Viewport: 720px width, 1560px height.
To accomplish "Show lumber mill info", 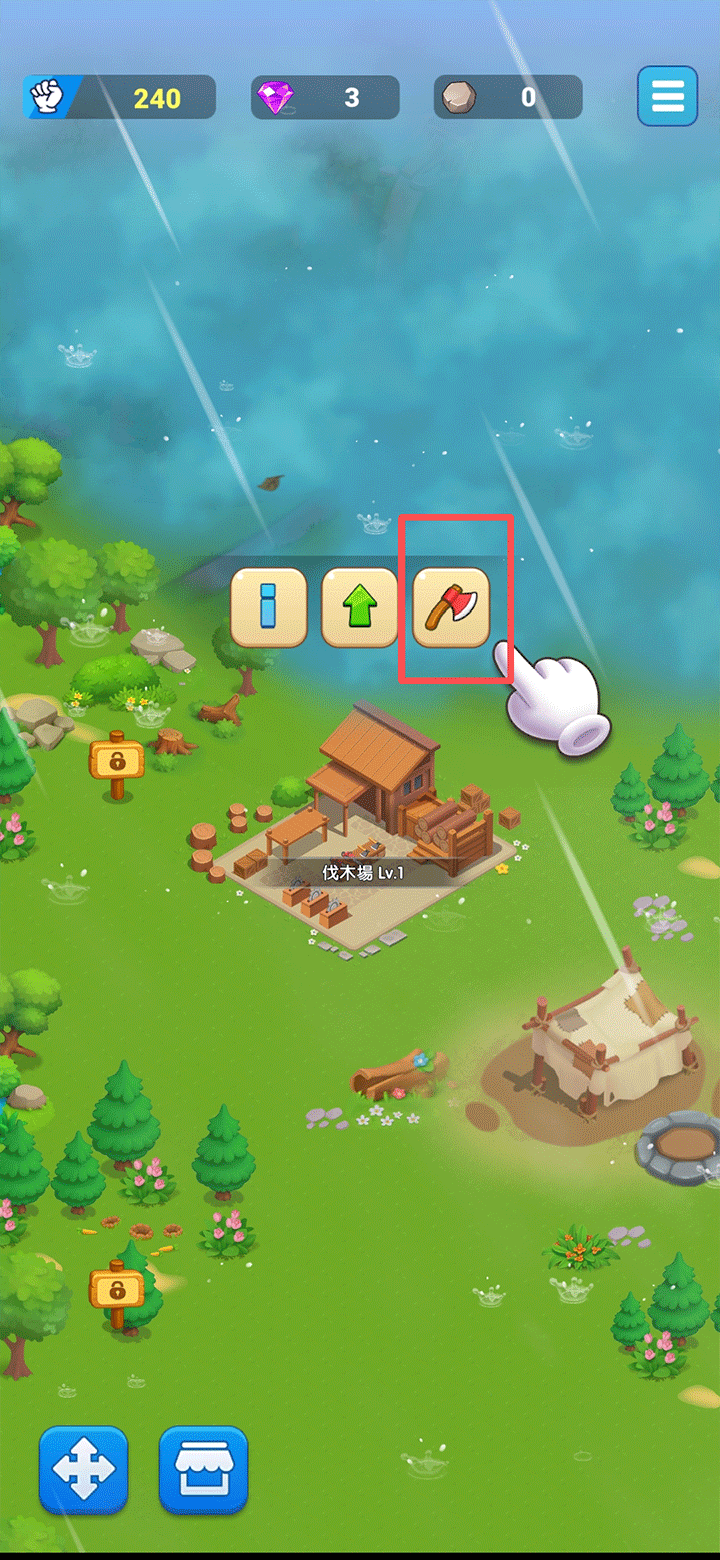I will [268, 608].
